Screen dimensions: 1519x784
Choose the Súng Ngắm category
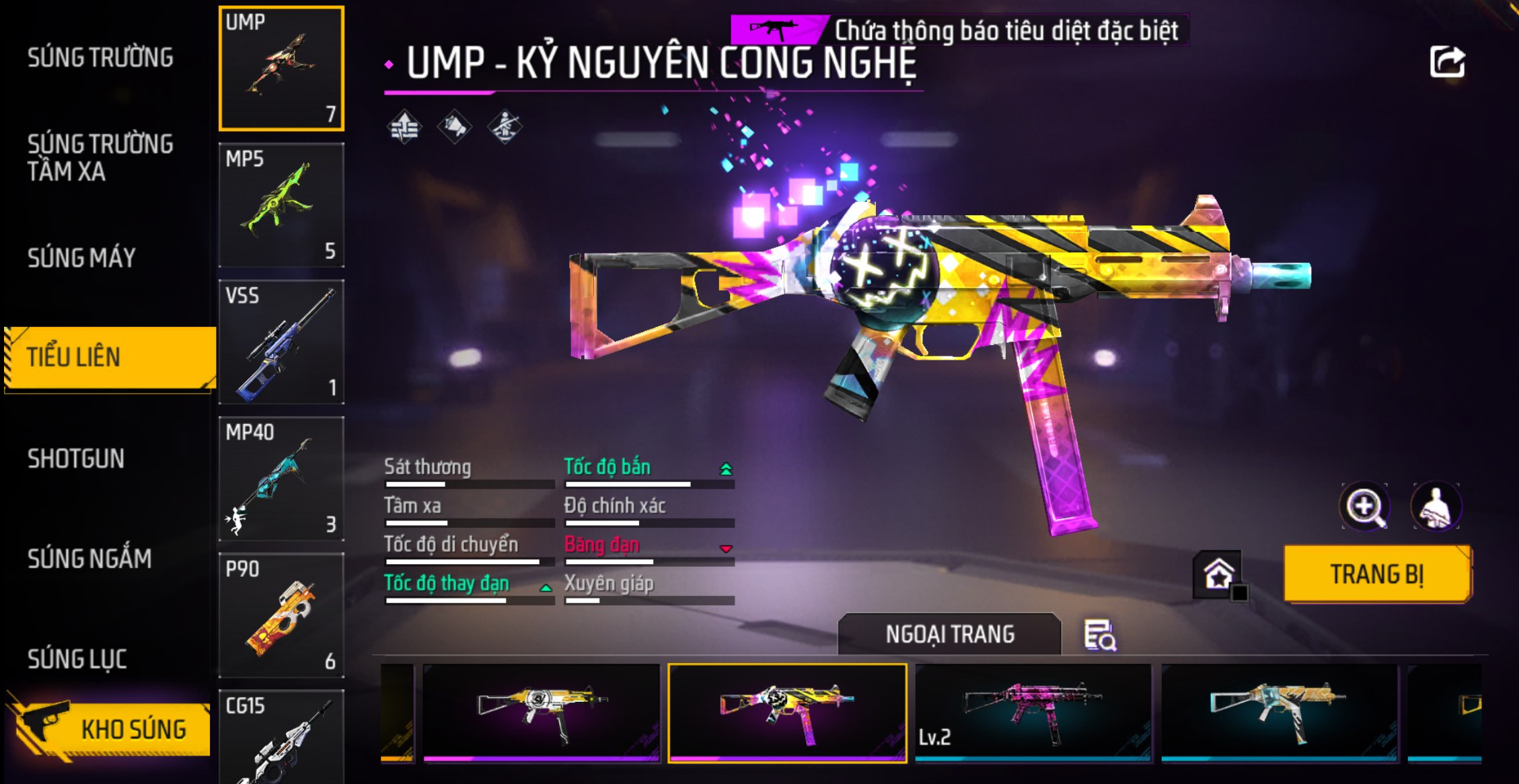click(89, 559)
